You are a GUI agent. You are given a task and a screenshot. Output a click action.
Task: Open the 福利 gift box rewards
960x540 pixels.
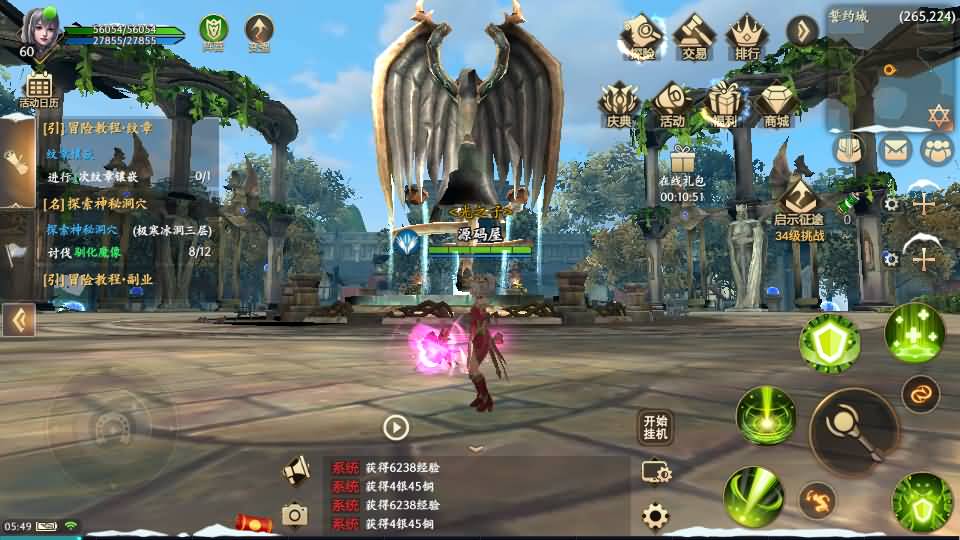724,104
